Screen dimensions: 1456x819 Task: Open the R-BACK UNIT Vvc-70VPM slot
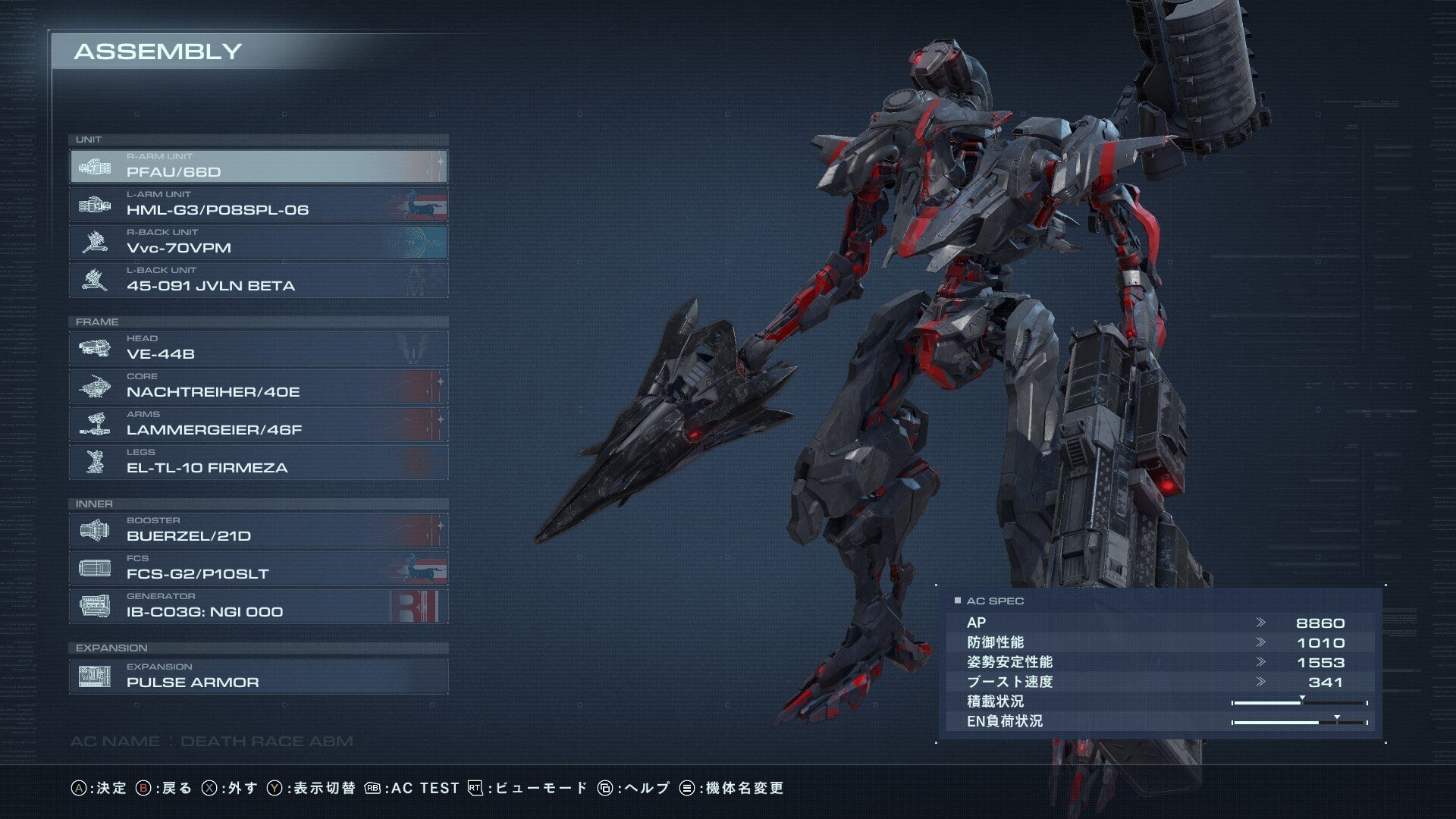point(259,242)
